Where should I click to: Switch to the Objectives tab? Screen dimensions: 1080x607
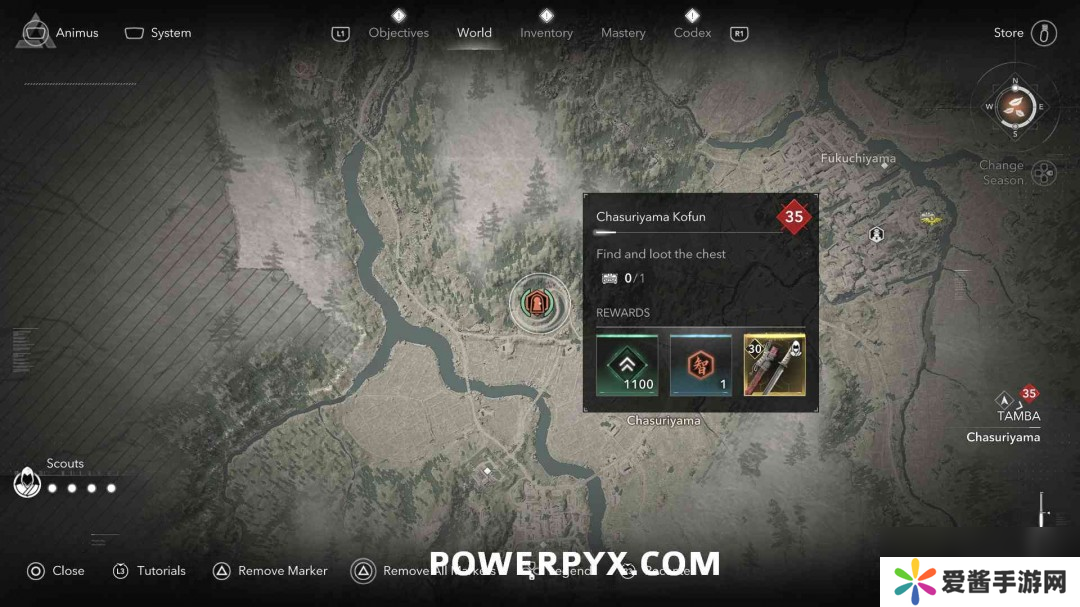(398, 33)
